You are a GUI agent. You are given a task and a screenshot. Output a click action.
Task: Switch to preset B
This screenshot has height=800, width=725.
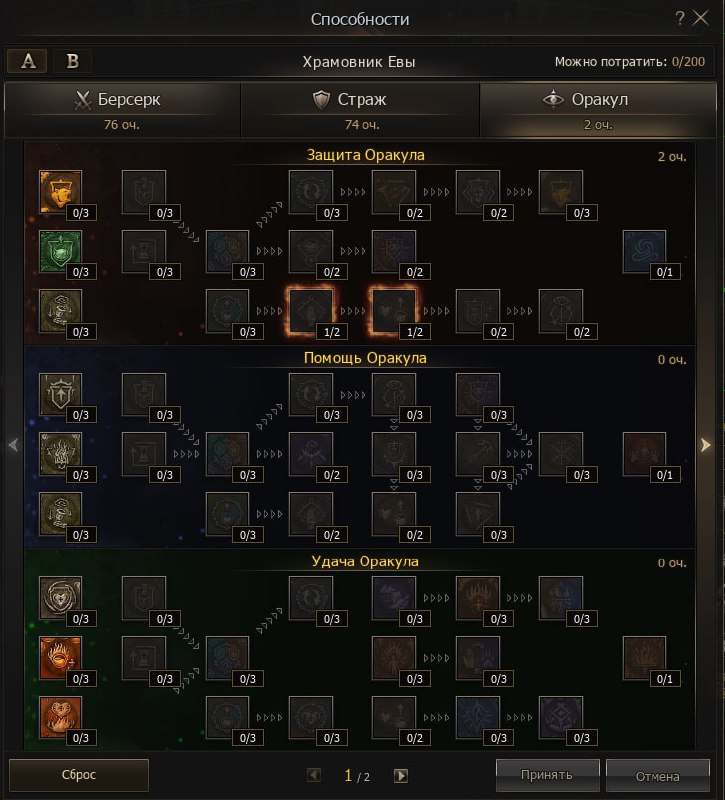coord(72,61)
